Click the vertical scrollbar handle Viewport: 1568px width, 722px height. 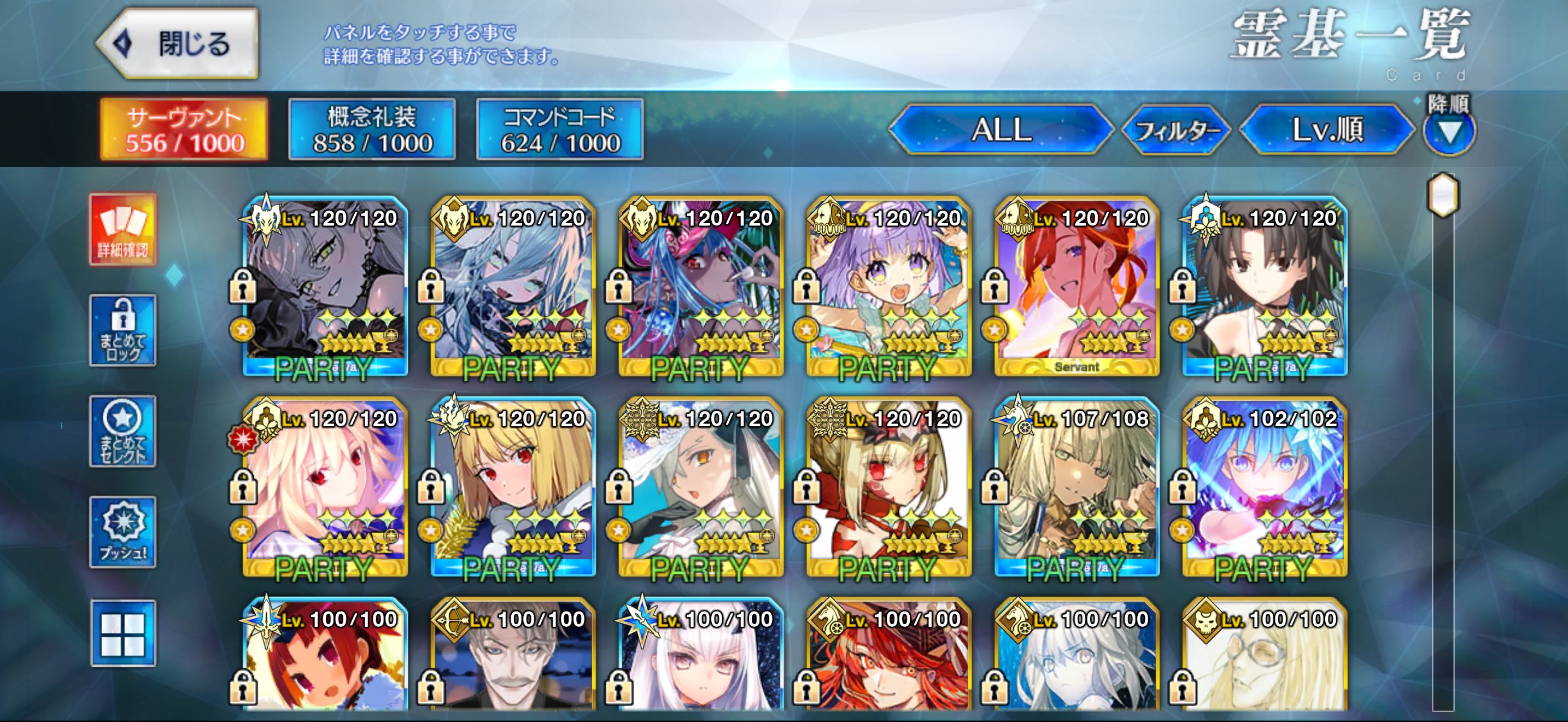point(1443,195)
